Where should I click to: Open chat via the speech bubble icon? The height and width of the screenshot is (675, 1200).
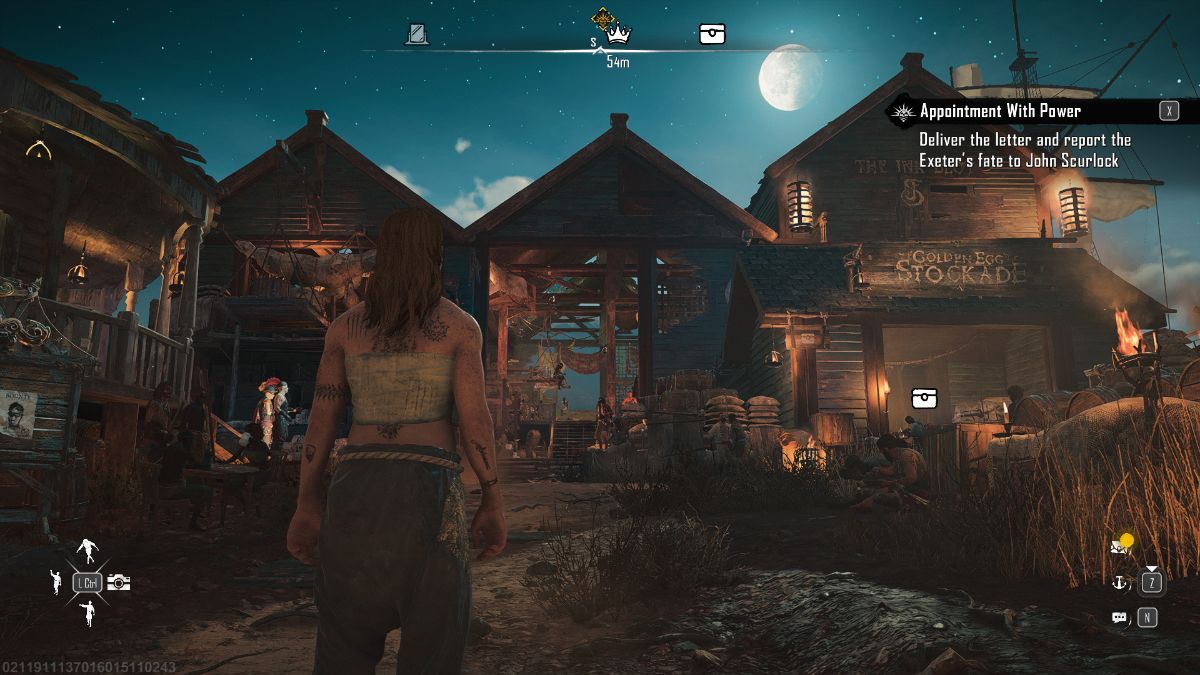[1119, 618]
